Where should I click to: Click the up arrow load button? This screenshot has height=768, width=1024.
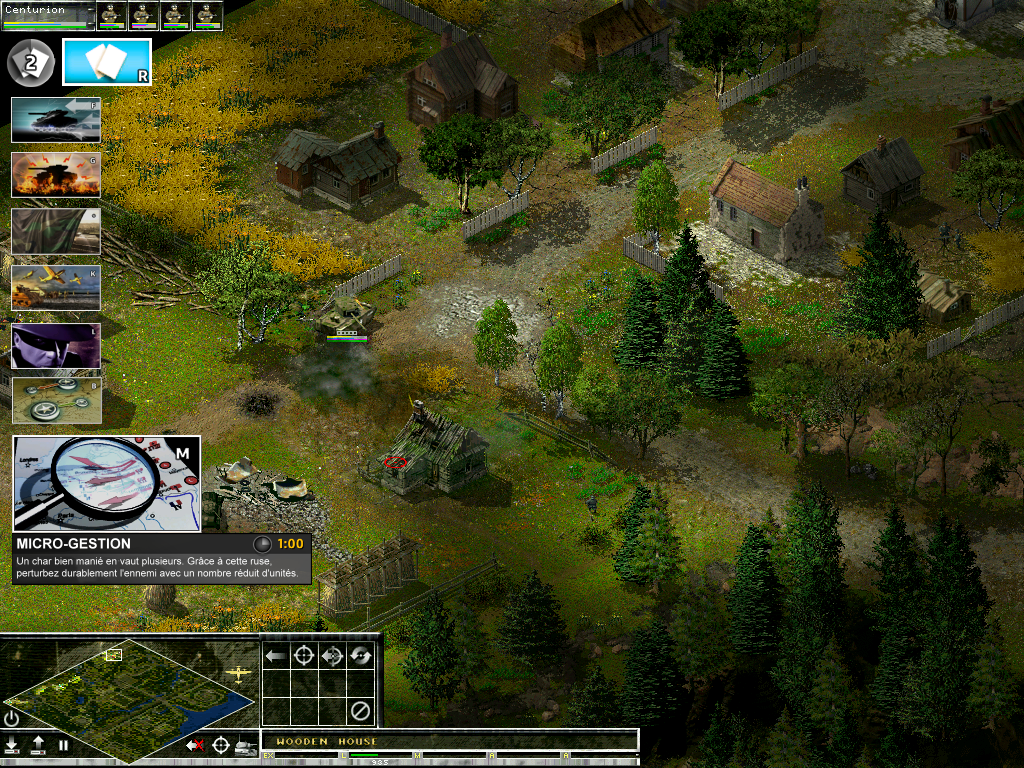coord(38,745)
